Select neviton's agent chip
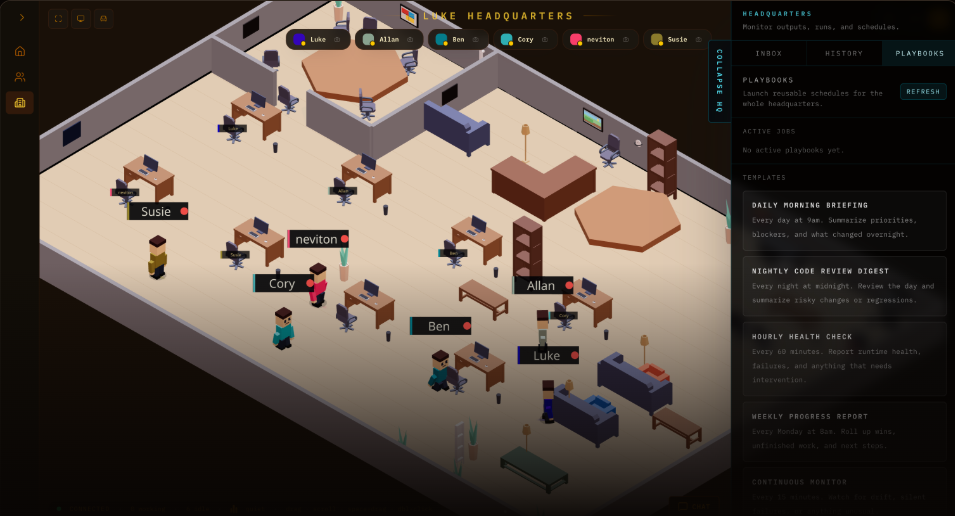Image resolution: width=955 pixels, height=516 pixels. point(600,39)
